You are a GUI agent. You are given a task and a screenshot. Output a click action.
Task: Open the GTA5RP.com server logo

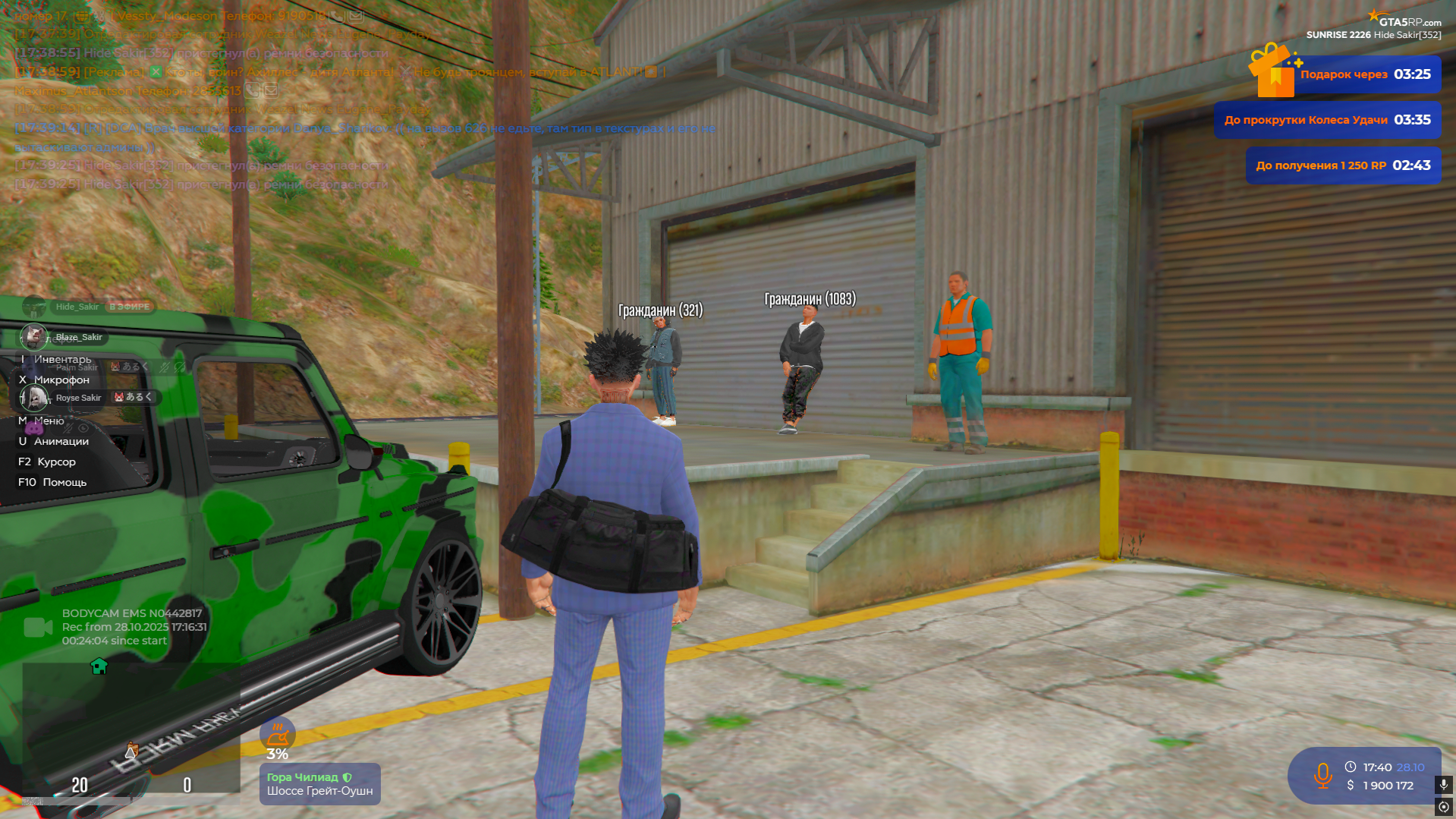click(1407, 20)
